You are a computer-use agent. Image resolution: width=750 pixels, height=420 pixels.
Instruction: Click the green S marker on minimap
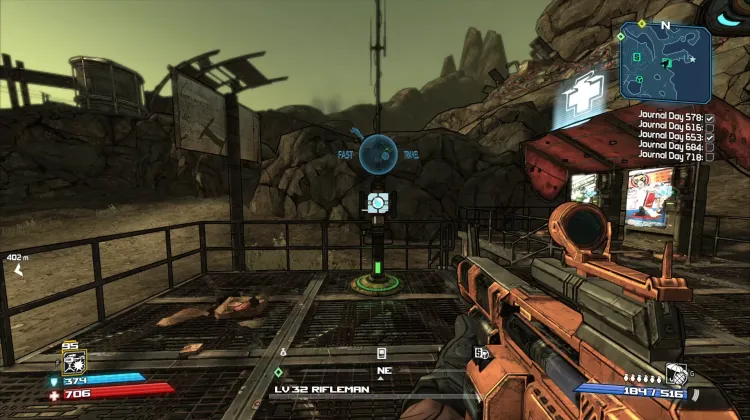point(636,57)
